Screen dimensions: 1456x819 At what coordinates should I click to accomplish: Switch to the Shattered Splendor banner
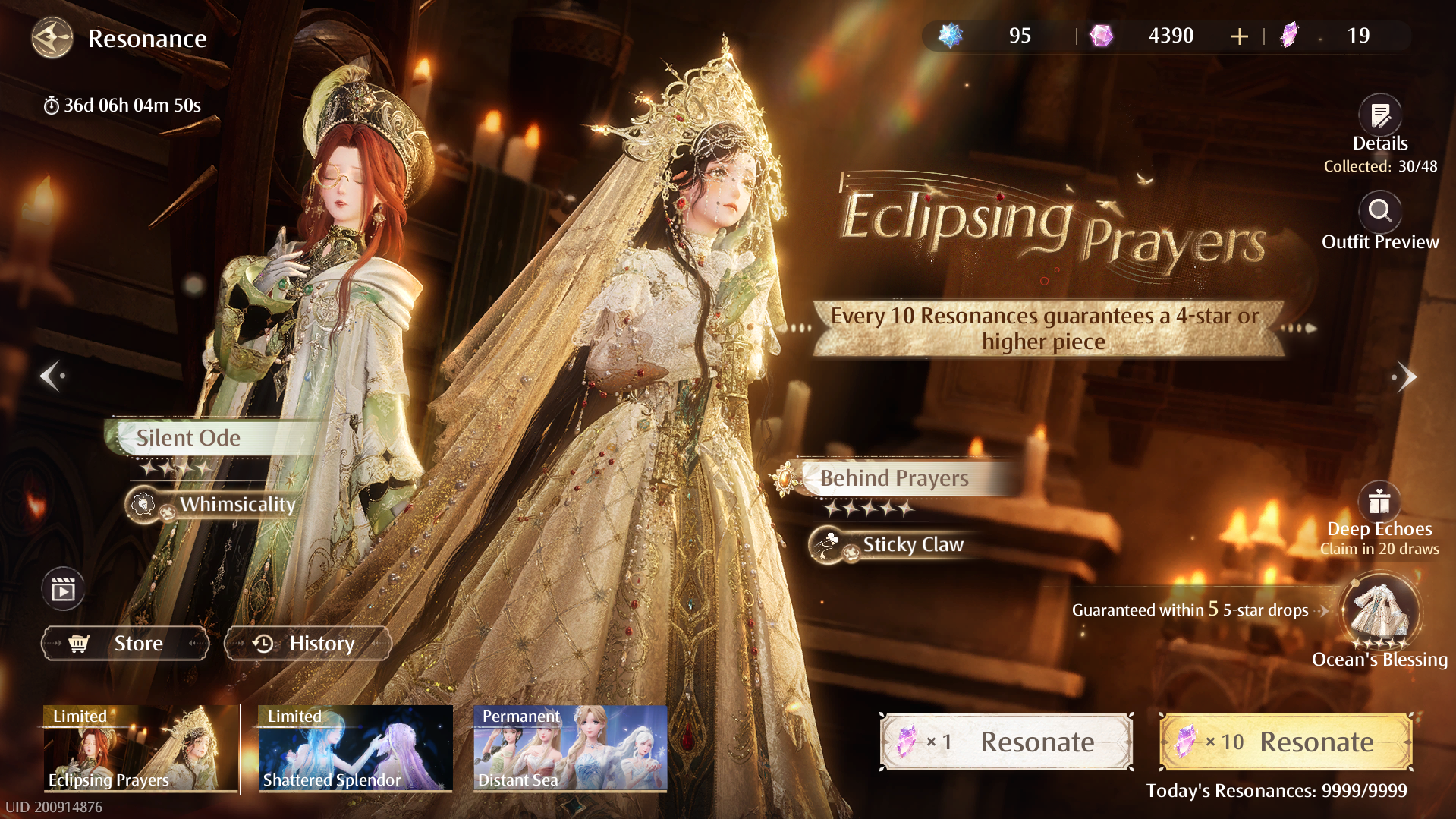(x=355, y=748)
